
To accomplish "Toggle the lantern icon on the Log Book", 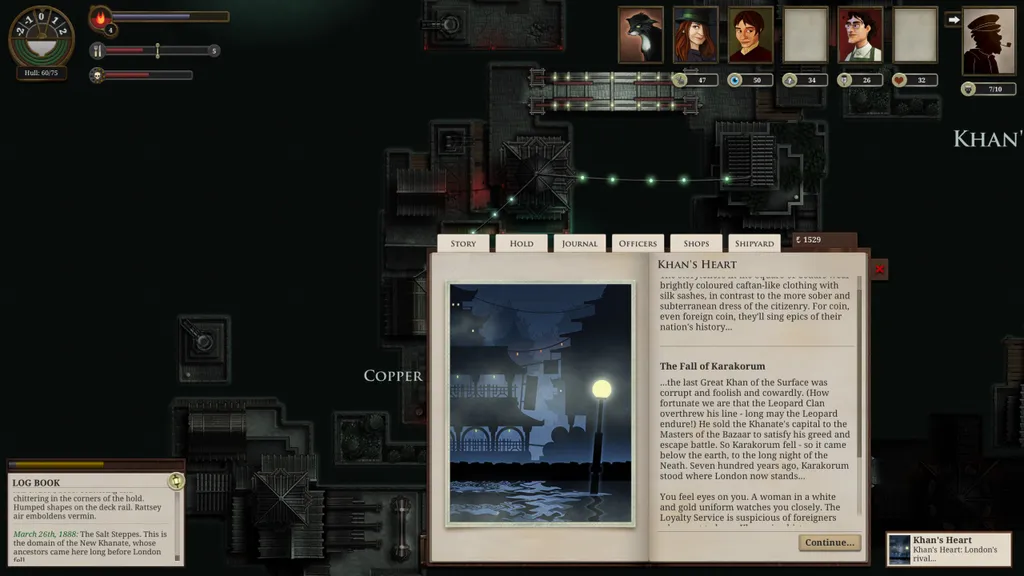I will click(176, 481).
